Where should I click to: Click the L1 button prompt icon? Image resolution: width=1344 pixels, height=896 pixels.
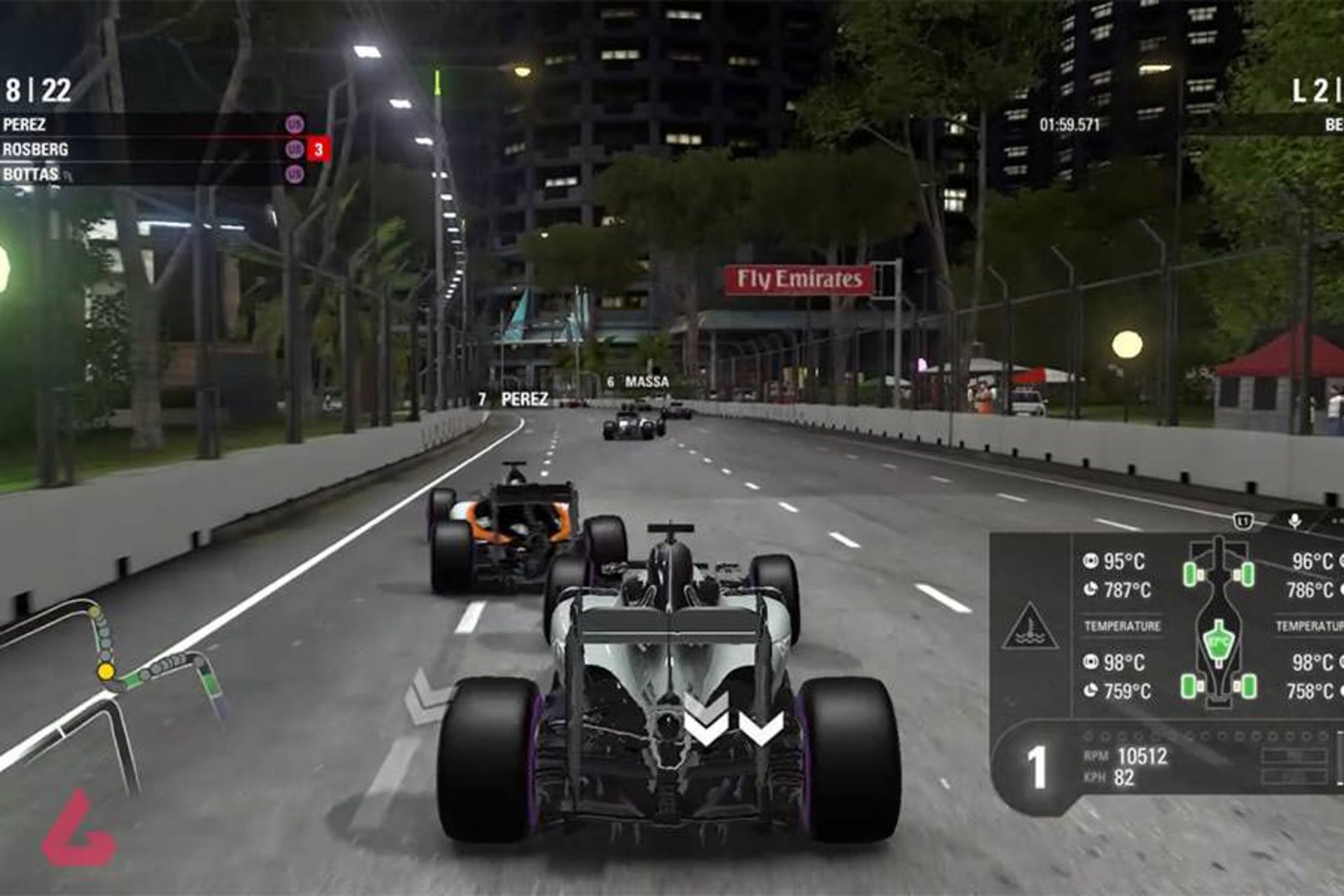[x=1242, y=520]
